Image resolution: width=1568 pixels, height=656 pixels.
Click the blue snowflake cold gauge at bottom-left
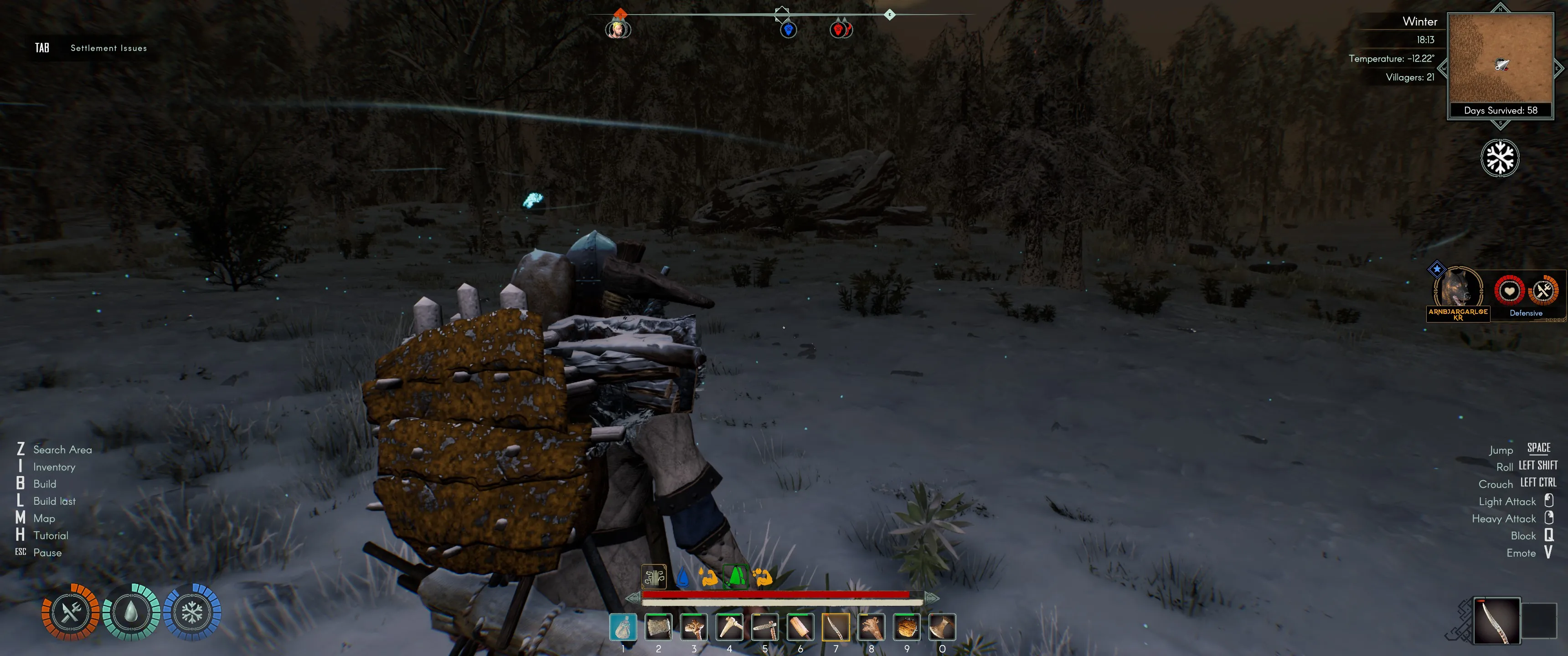192,612
